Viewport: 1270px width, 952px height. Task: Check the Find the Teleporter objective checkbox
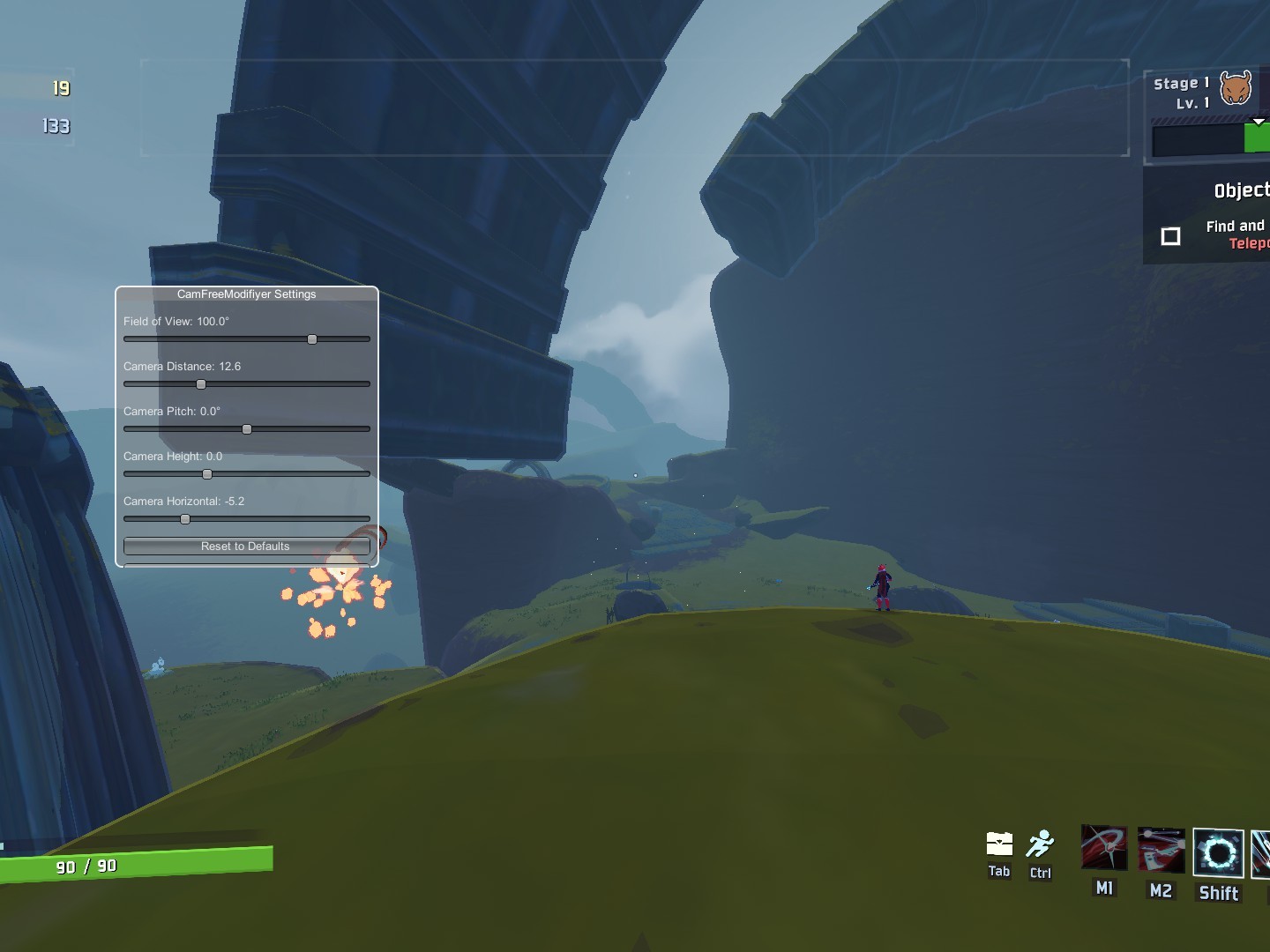pyautogui.click(x=1171, y=235)
